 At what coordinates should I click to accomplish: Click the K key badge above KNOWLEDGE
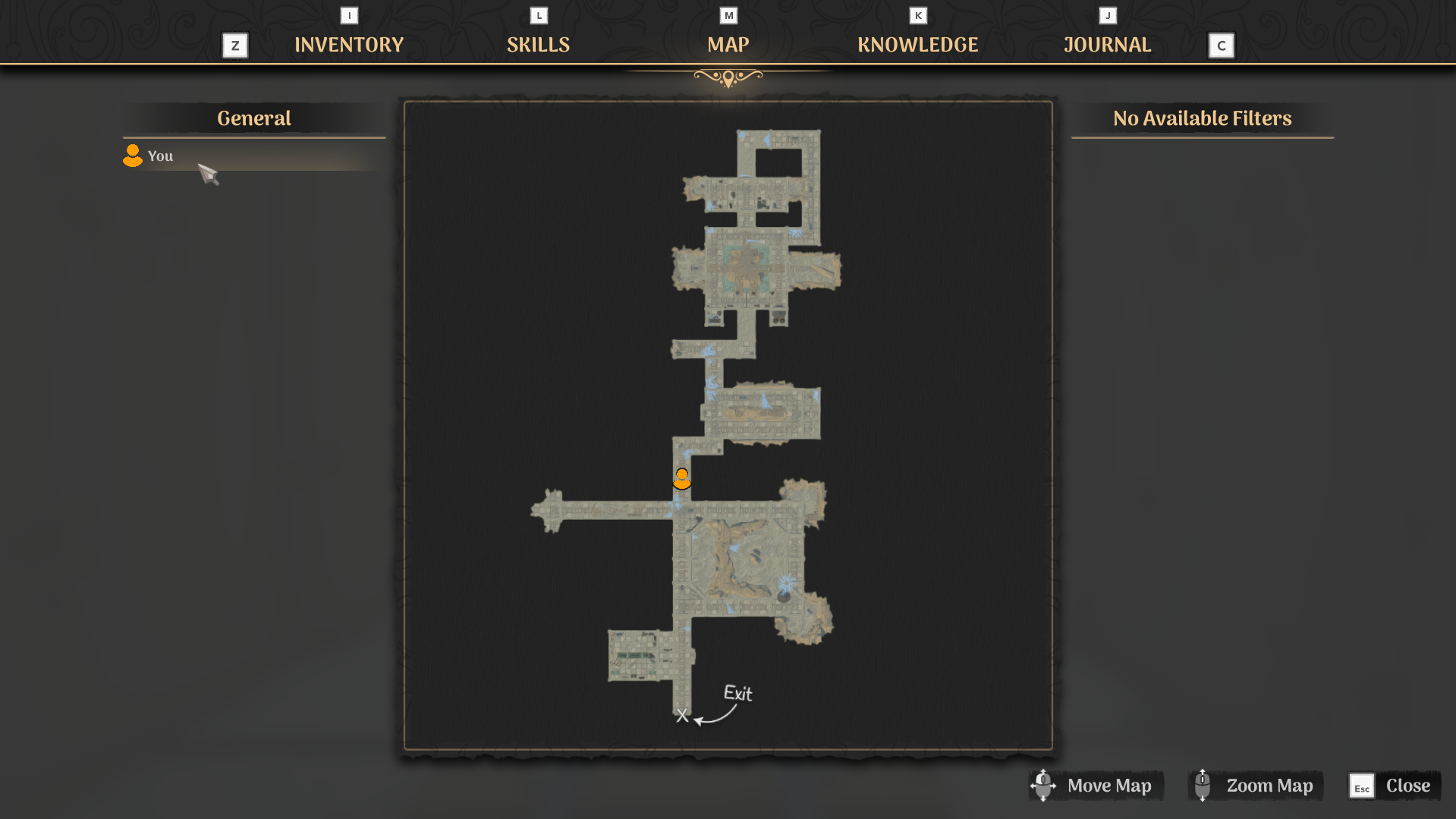tap(917, 14)
